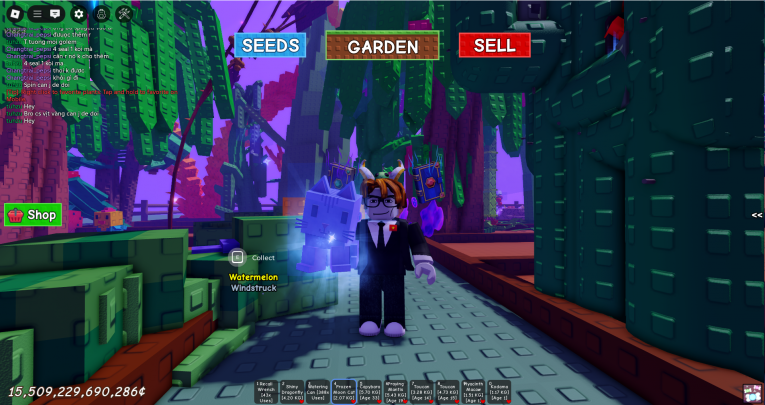Choose the Hyacinth Macaw slot

(x=473, y=391)
